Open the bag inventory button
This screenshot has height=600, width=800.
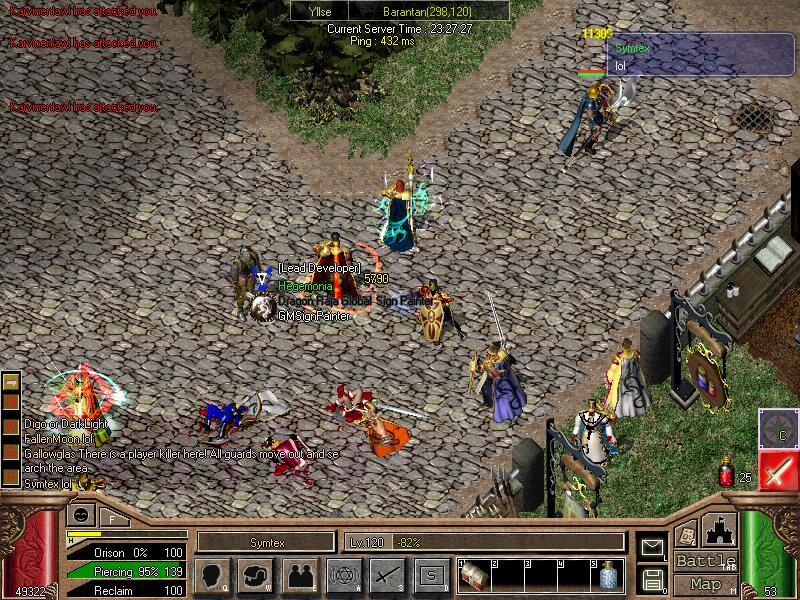coord(256,575)
